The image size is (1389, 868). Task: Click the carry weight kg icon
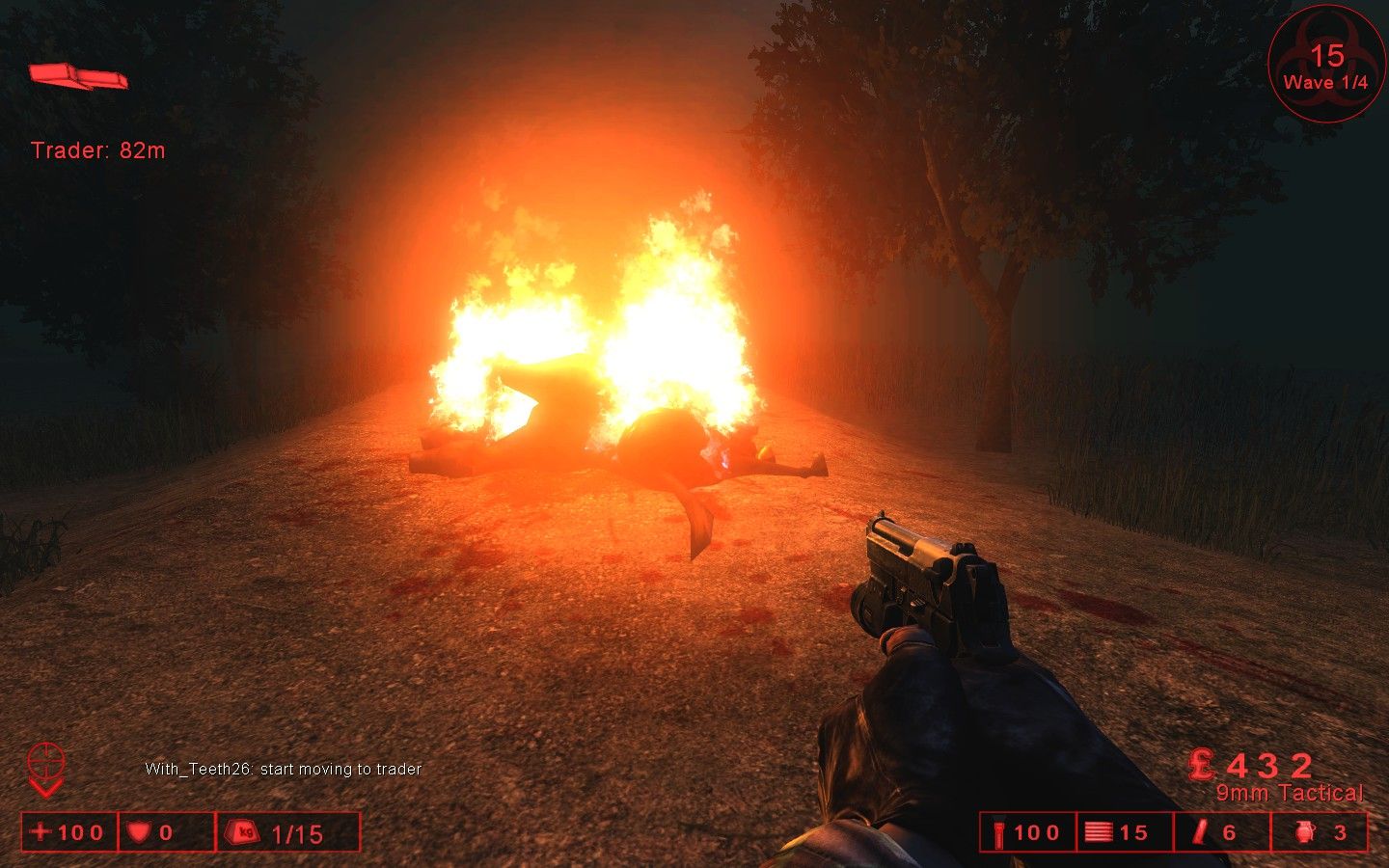coord(242,831)
